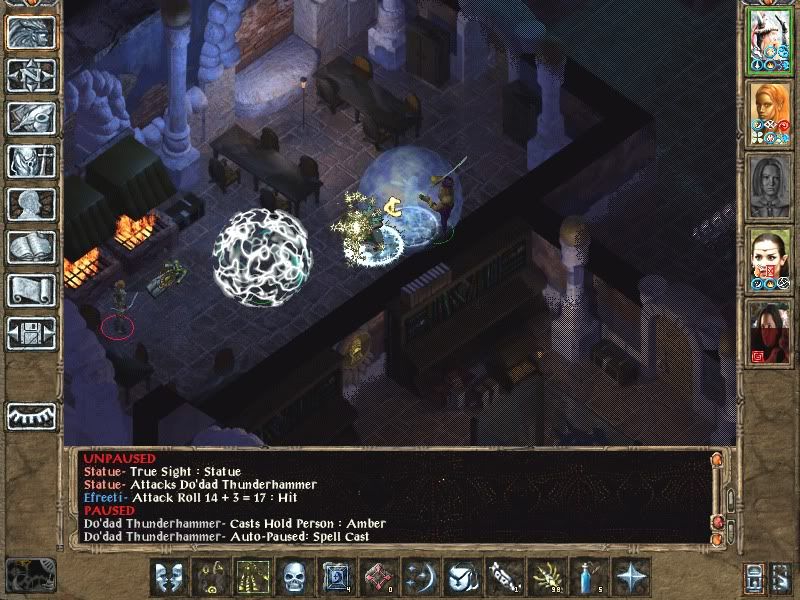This screenshot has height=600, width=800.
Task: Click the skull icon in action bar
Action: (293, 577)
